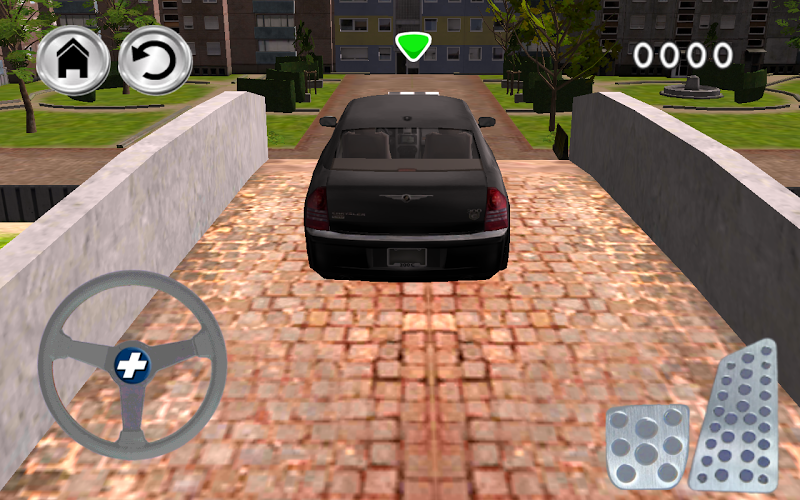Restart the level with the circular arrow
800x500 pixels.
[x=155, y=61]
